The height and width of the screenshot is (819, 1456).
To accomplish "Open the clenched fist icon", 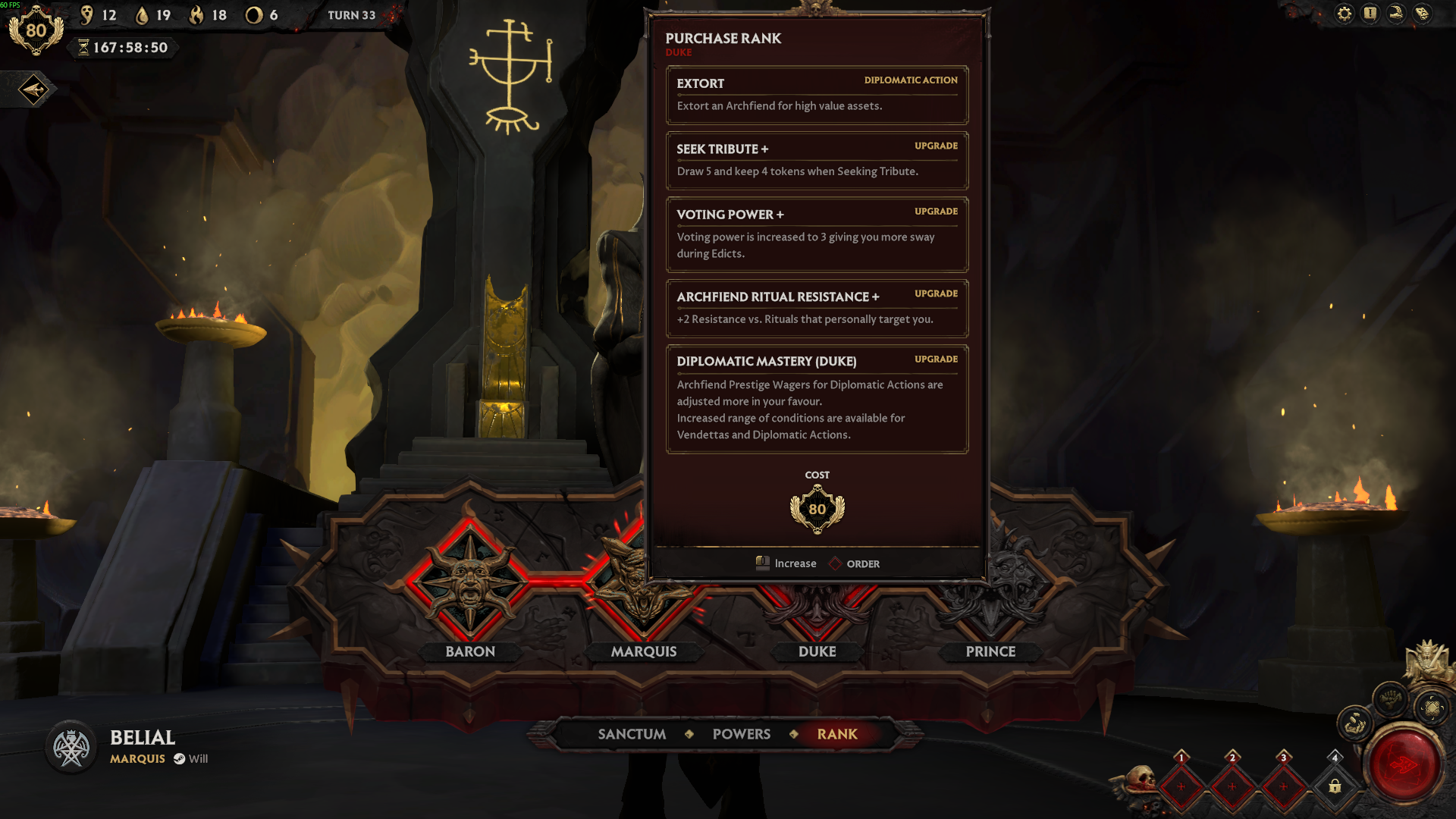I will click(1391, 697).
